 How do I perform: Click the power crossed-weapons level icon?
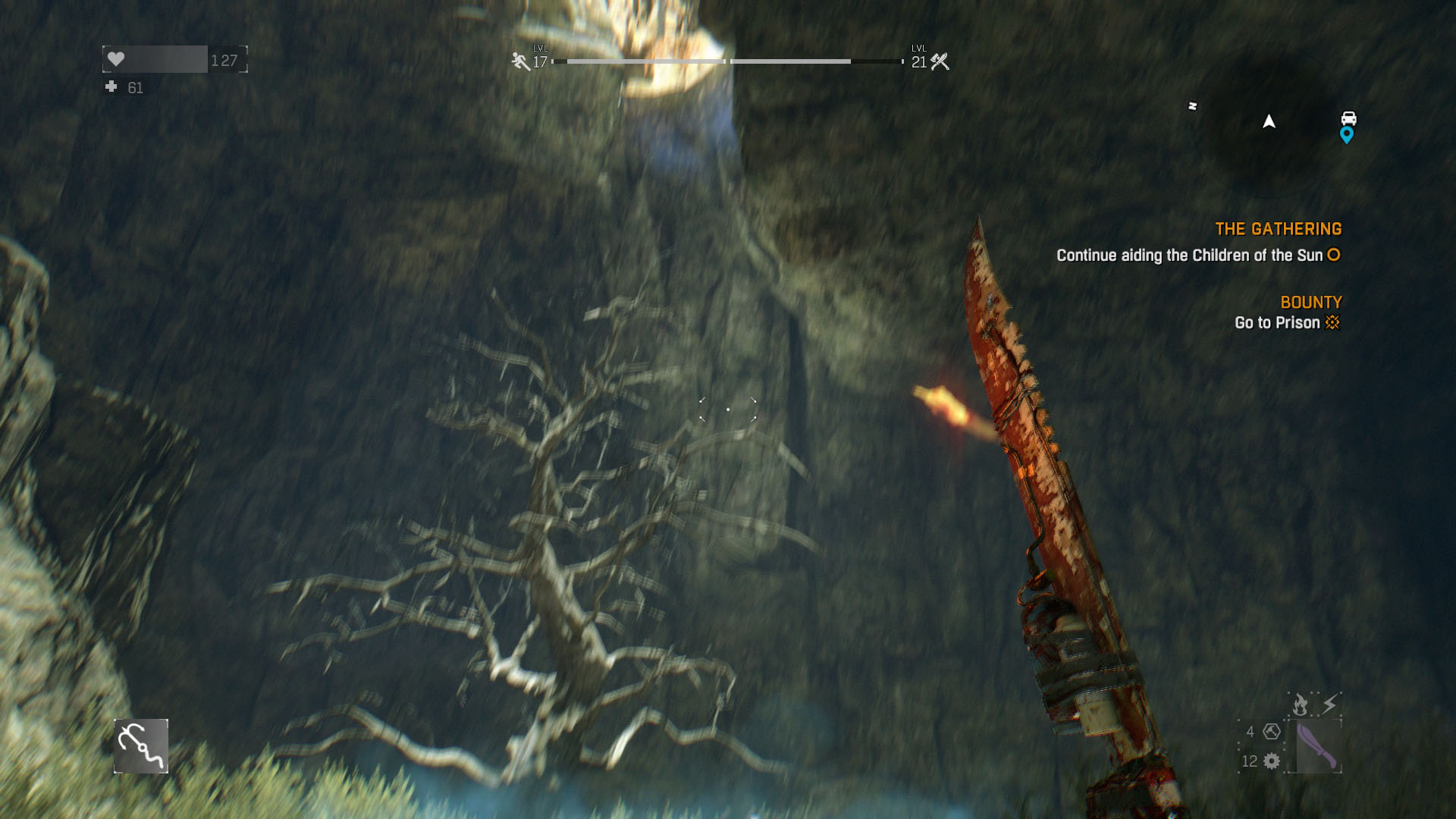pos(940,61)
